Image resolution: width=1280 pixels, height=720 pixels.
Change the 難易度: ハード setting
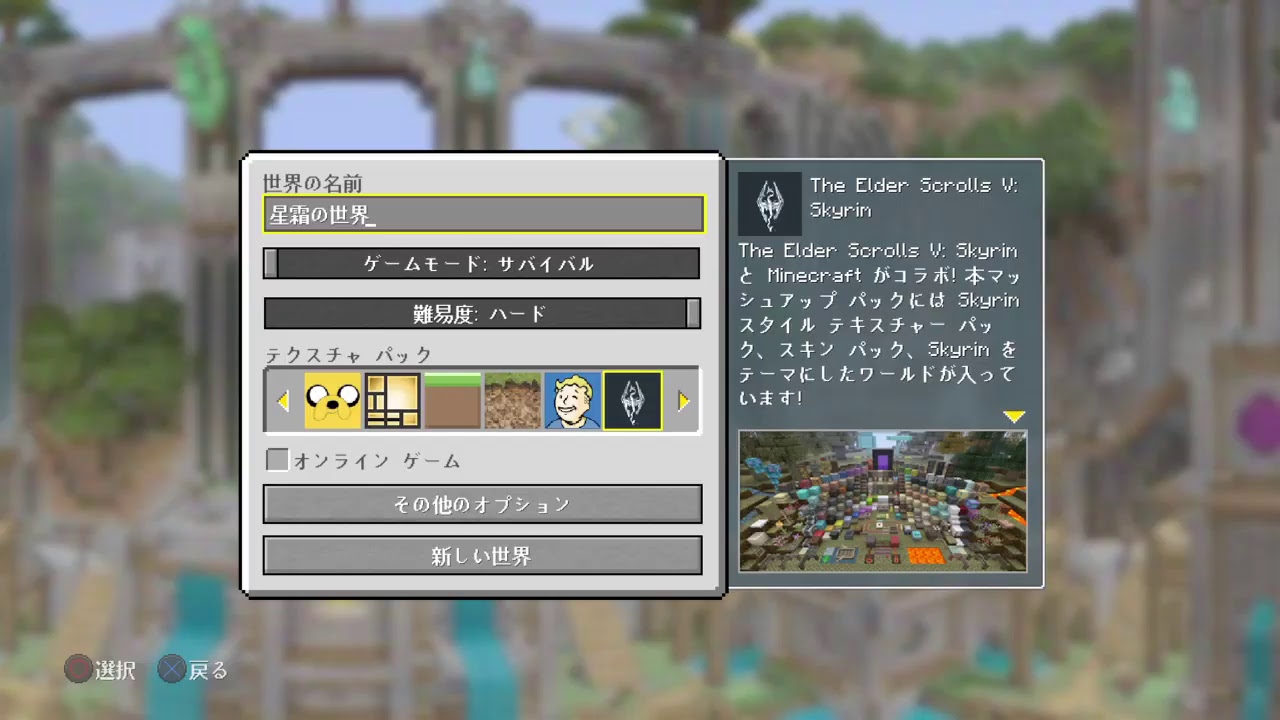pos(483,313)
